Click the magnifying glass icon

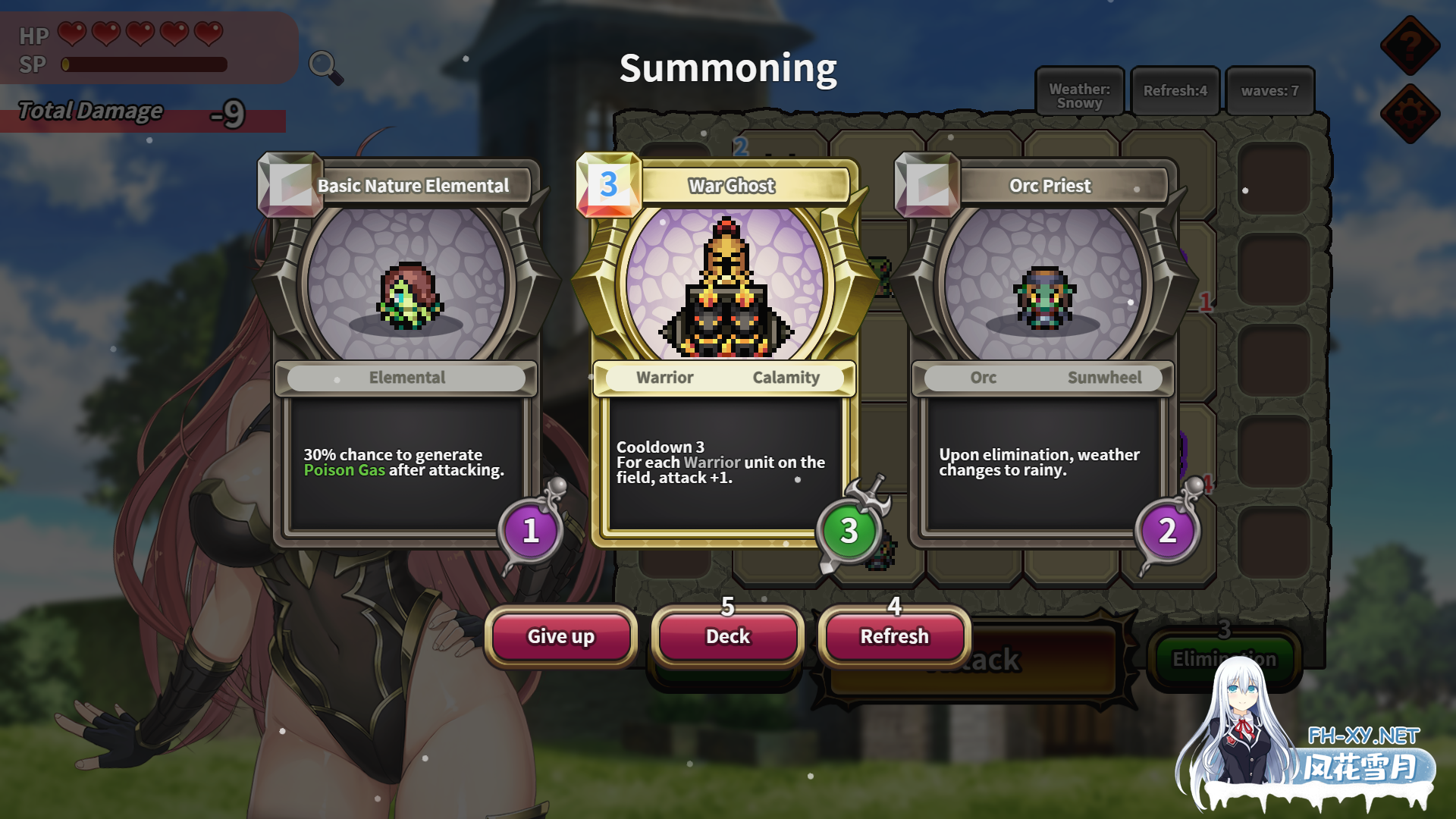pyautogui.click(x=325, y=66)
